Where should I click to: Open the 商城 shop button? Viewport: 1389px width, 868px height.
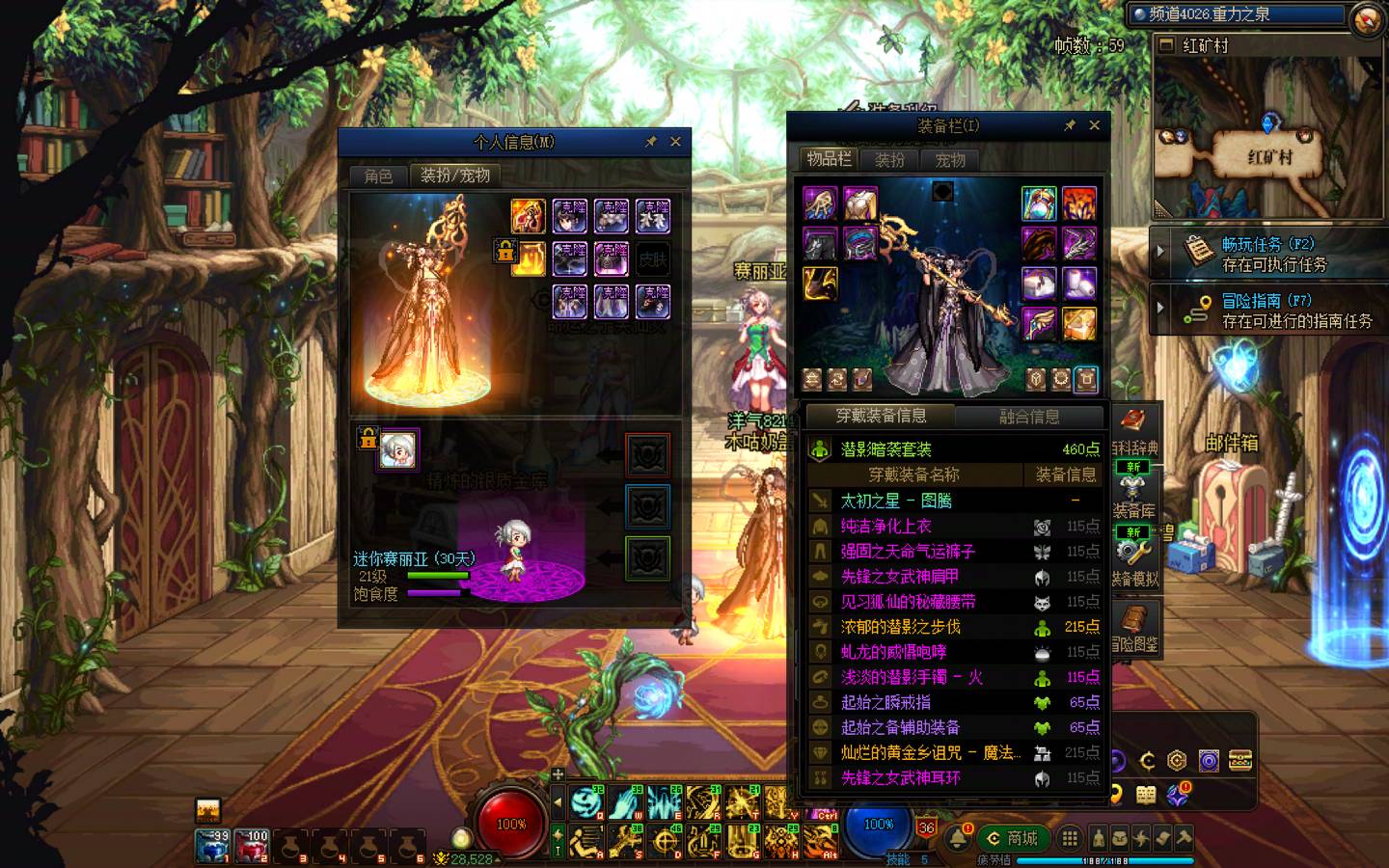pyautogui.click(x=1012, y=838)
